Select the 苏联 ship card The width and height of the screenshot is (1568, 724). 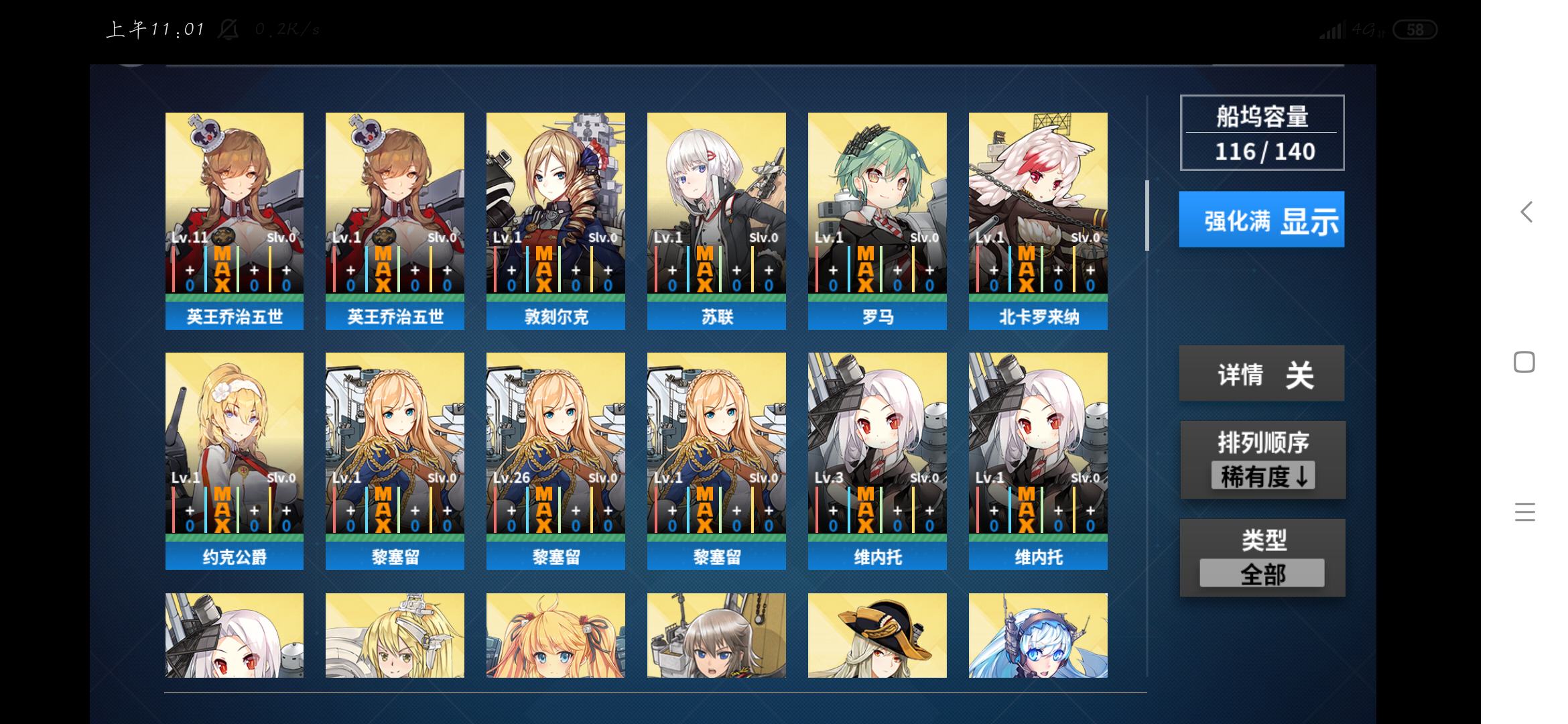click(x=716, y=221)
